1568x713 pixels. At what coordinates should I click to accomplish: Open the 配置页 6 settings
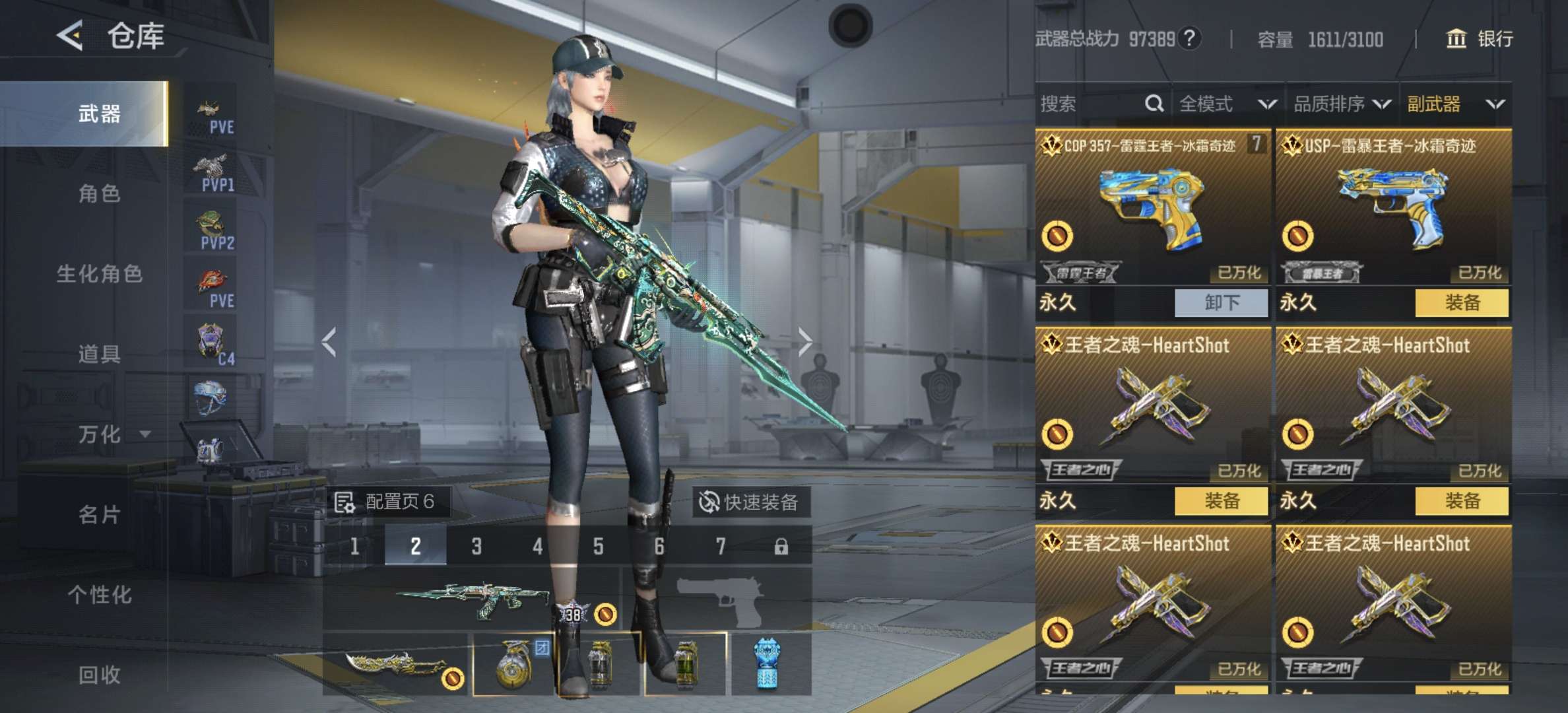click(x=385, y=502)
